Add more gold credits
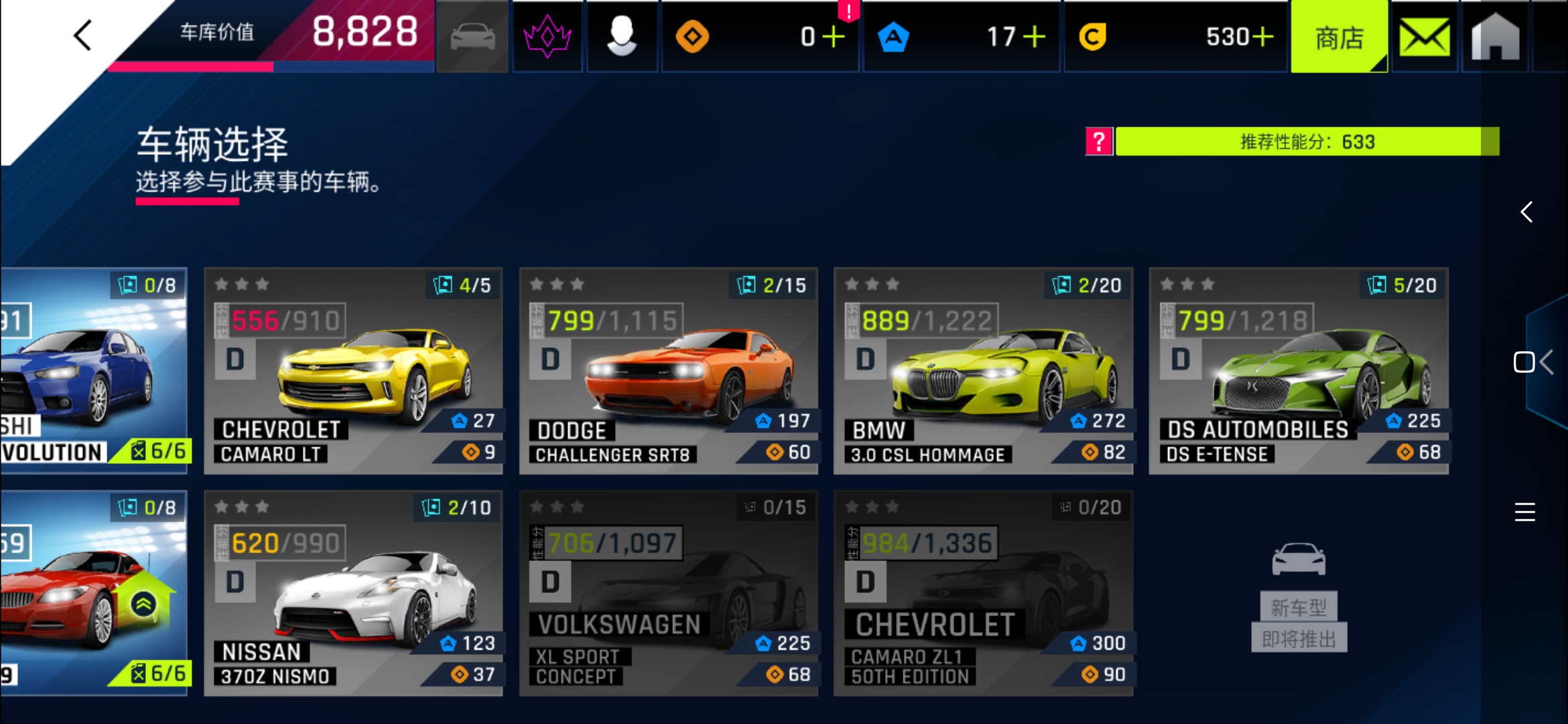 coord(1262,37)
